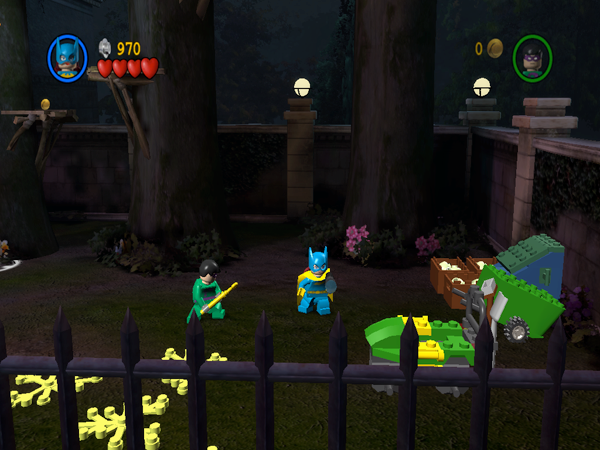
Task: Select Robin's player two portrait
Action: click(532, 57)
